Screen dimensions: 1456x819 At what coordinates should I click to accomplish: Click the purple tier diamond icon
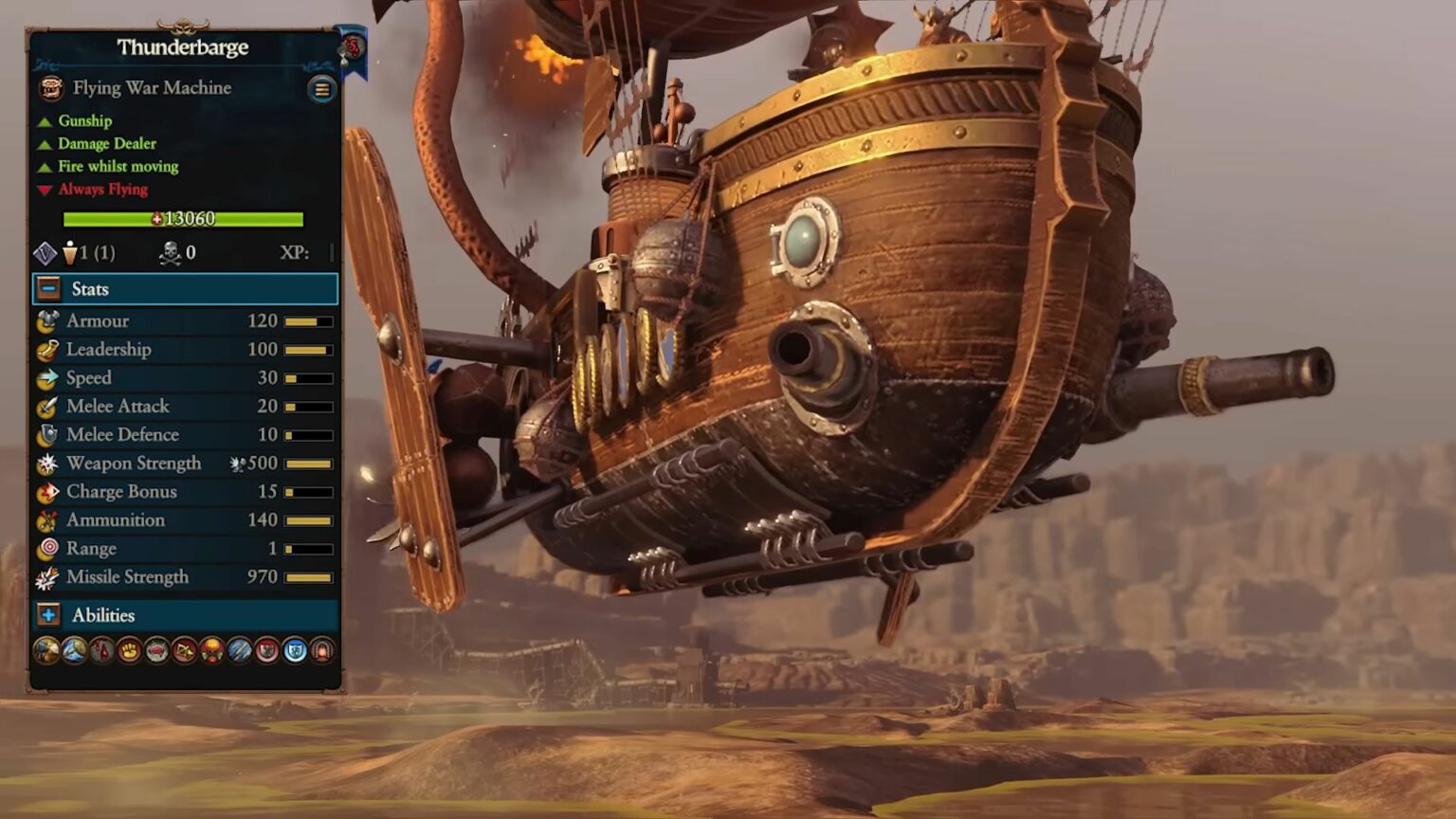point(45,253)
